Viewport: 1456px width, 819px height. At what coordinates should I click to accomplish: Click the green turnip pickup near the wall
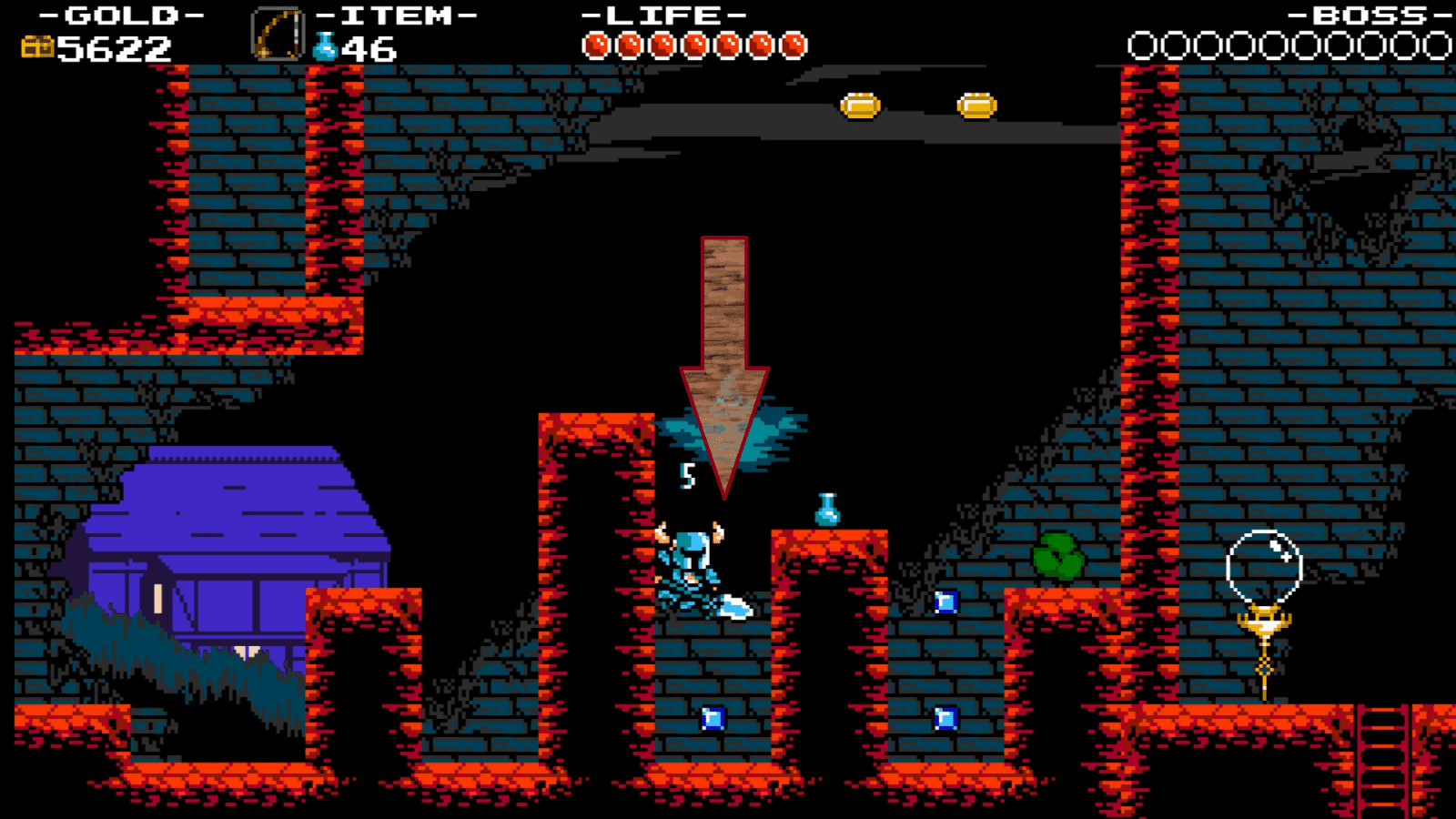(x=1056, y=553)
